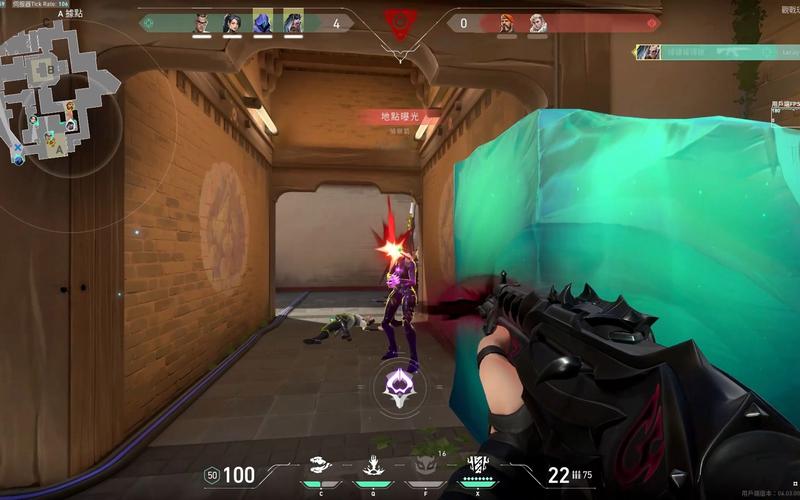This screenshot has height=500, width=800.
Task: Use the greyed-out mask ability icon
Action: click(425, 465)
